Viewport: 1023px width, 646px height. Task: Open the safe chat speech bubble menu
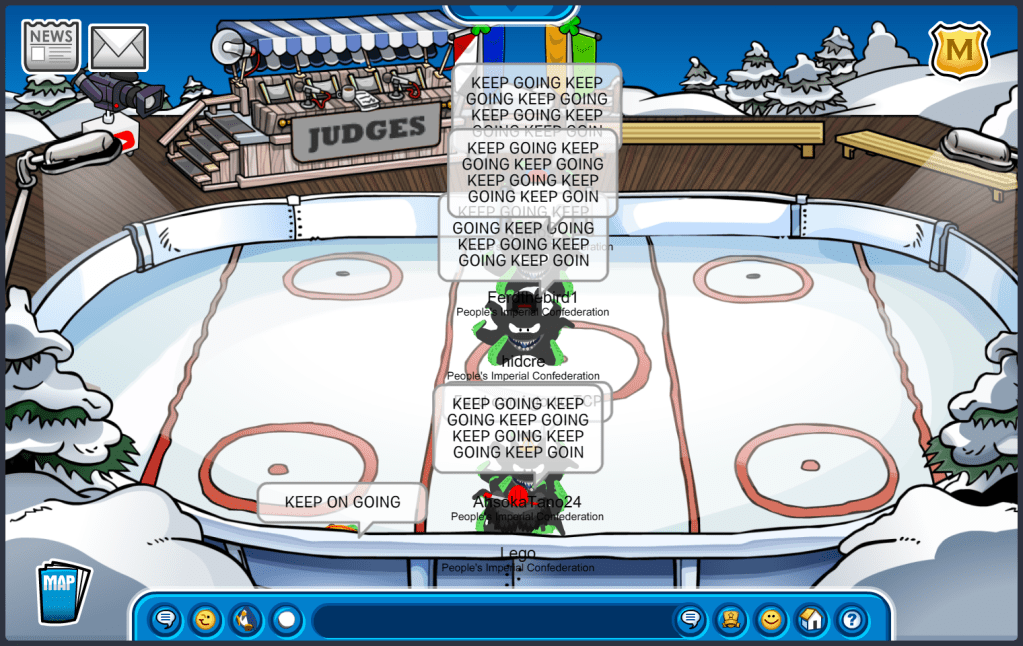point(166,620)
